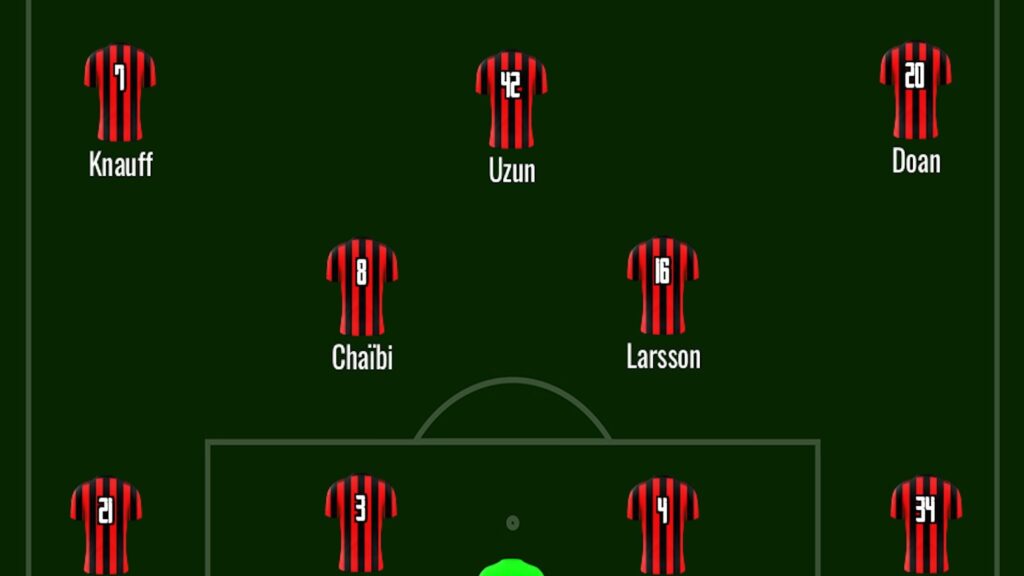Pick the number 4 defender shirt

pyautogui.click(x=662, y=523)
